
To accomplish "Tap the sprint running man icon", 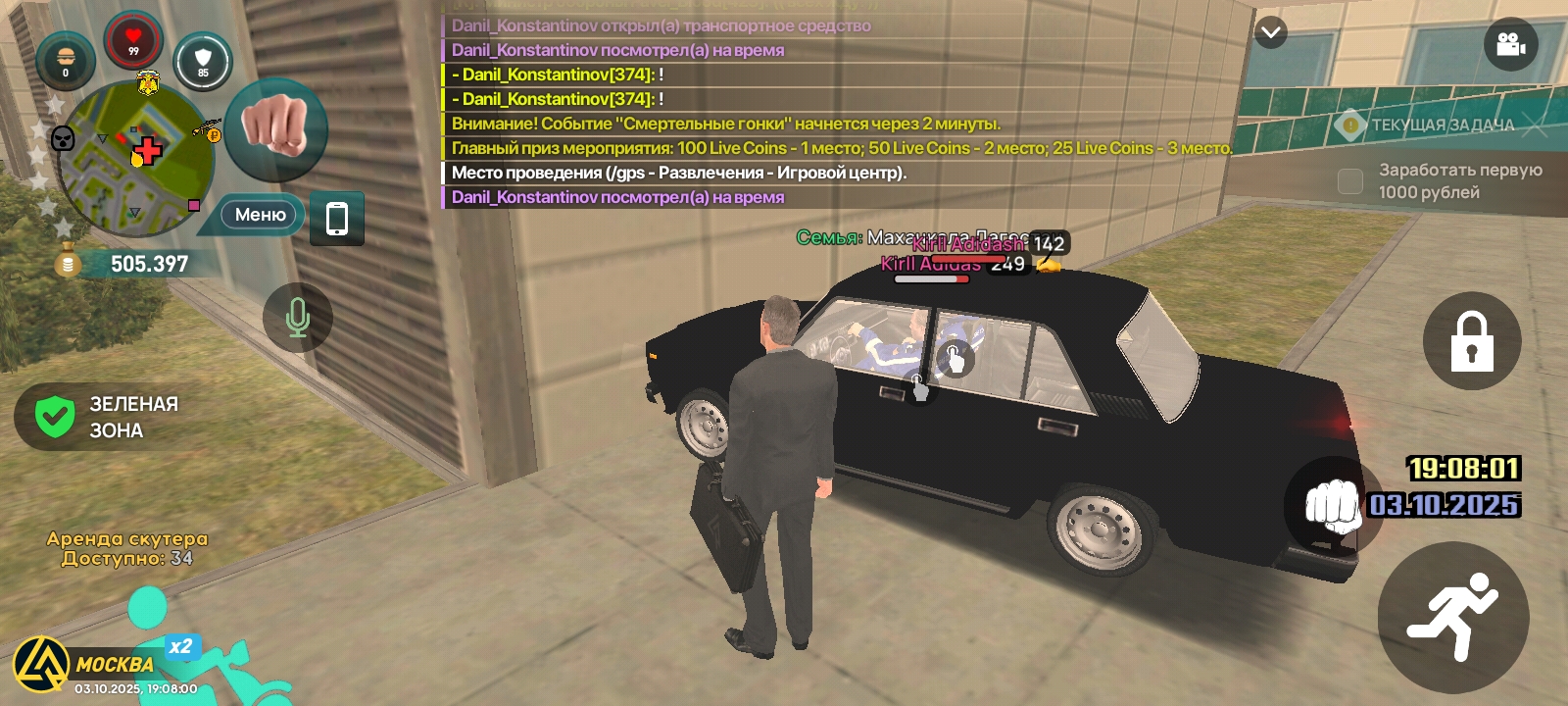I will (1454, 613).
